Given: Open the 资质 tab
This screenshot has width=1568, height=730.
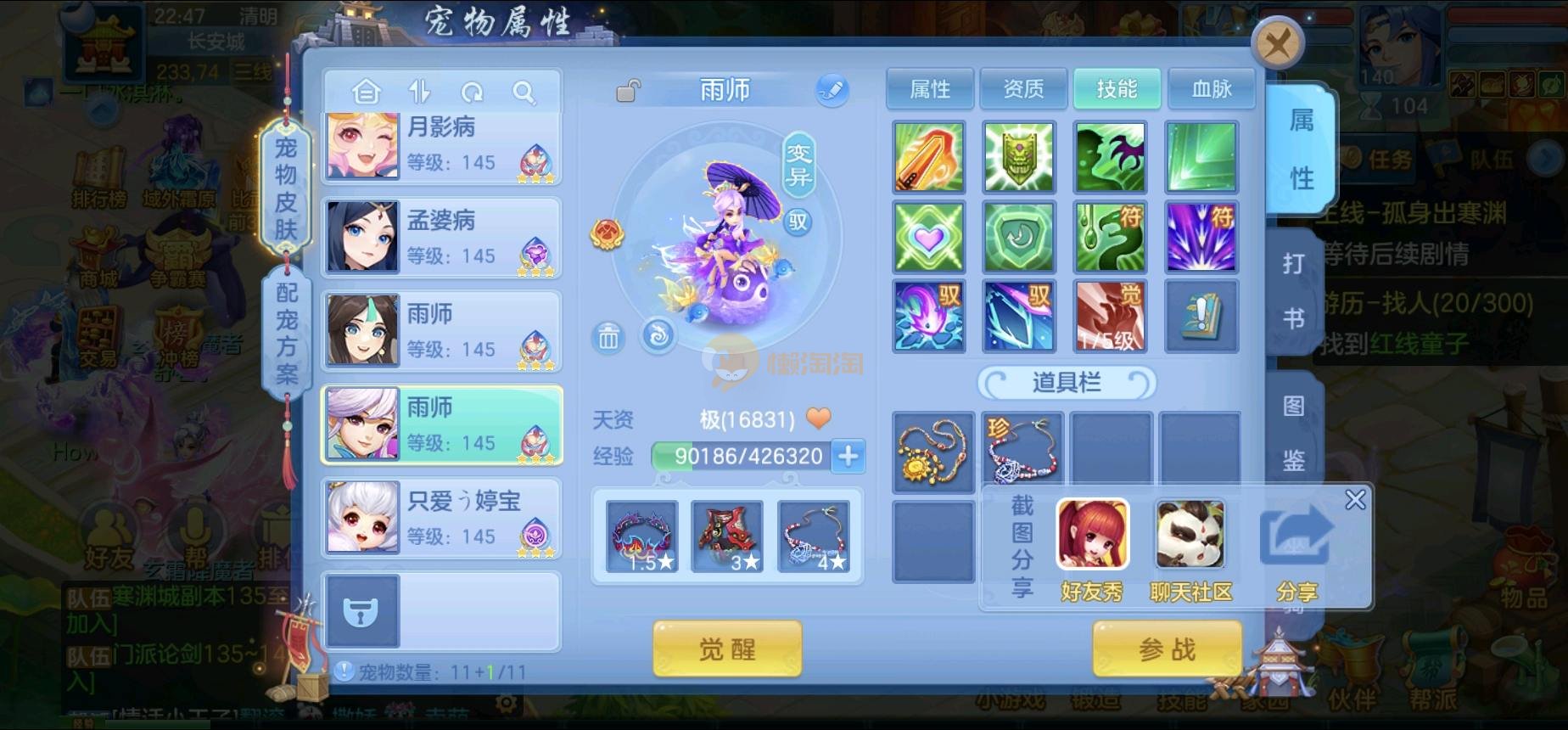Looking at the screenshot, I should click(x=1023, y=89).
